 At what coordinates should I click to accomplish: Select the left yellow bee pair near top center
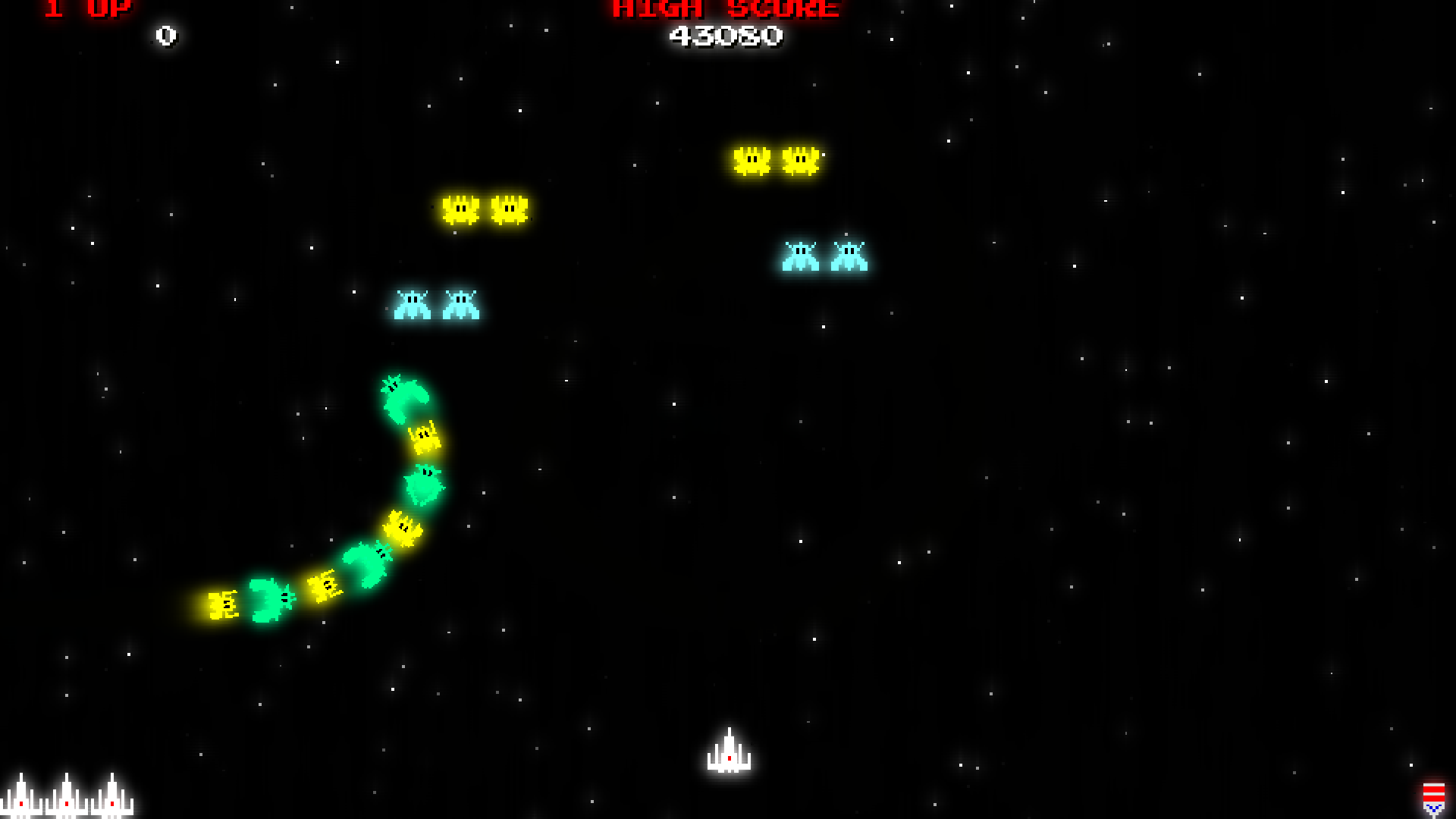coord(461,211)
